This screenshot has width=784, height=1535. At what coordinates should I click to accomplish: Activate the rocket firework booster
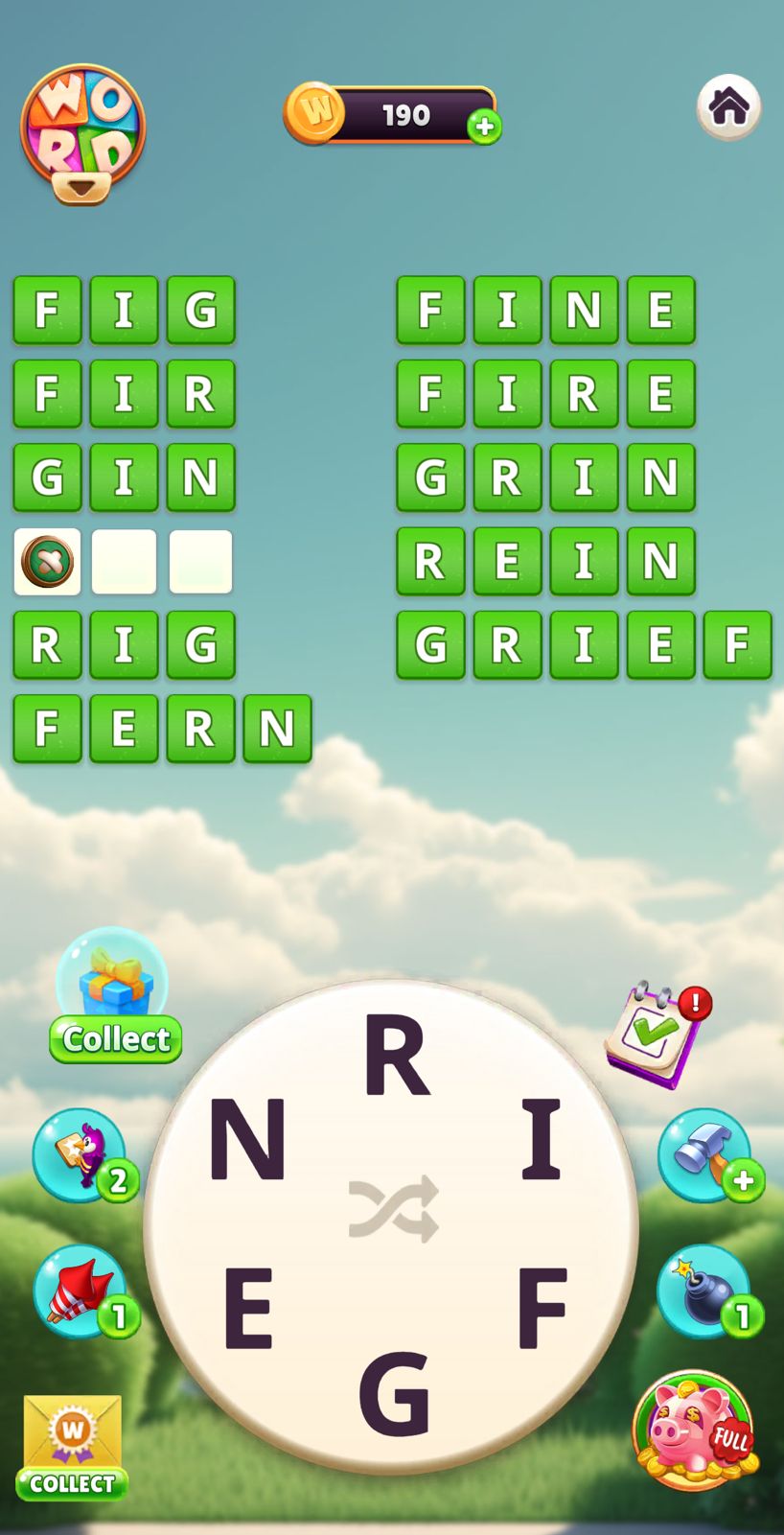[x=82, y=1291]
